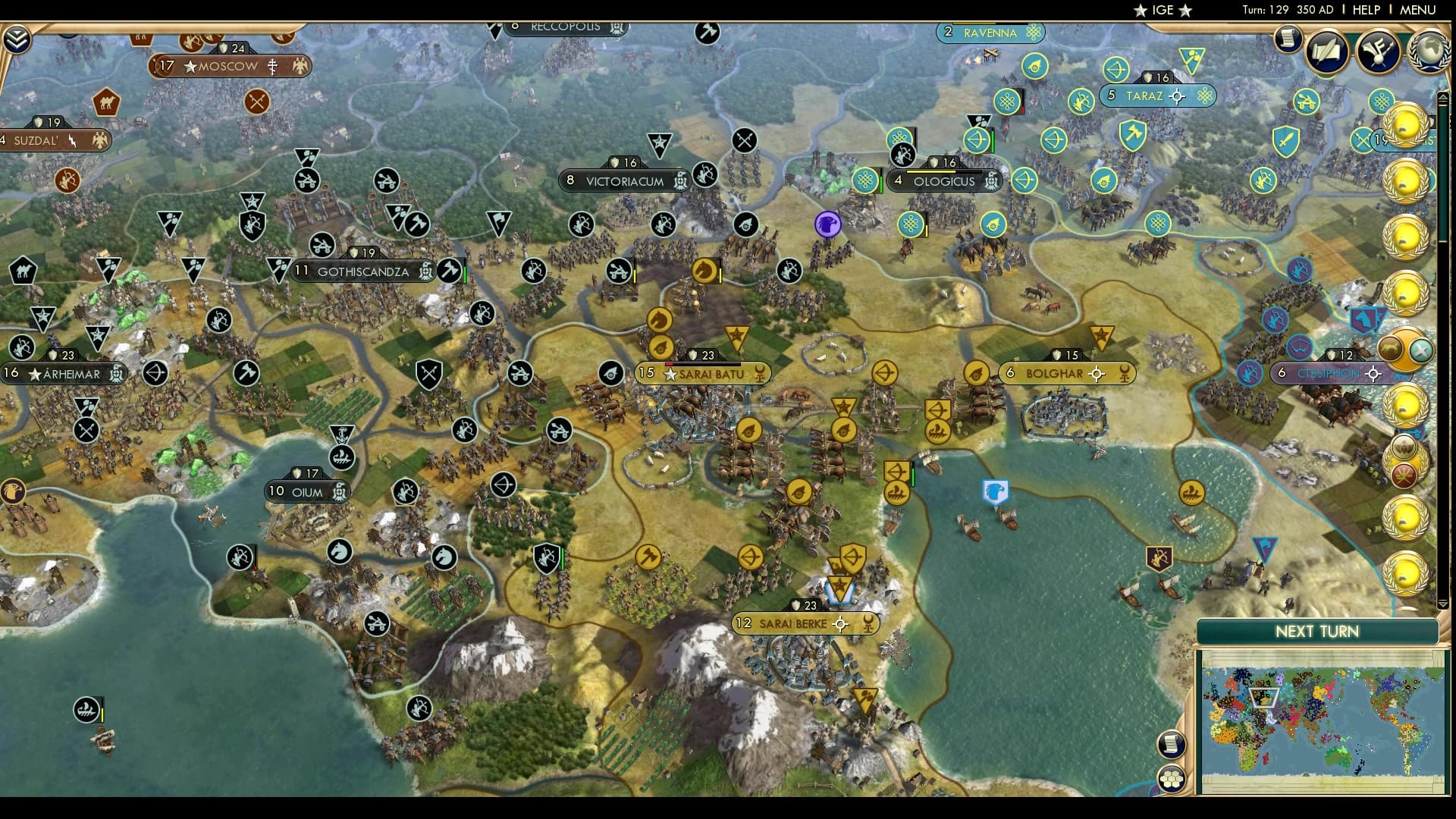Screen dimensions: 1456x819
Task: Open the HELP menu item
Action: click(x=1365, y=11)
